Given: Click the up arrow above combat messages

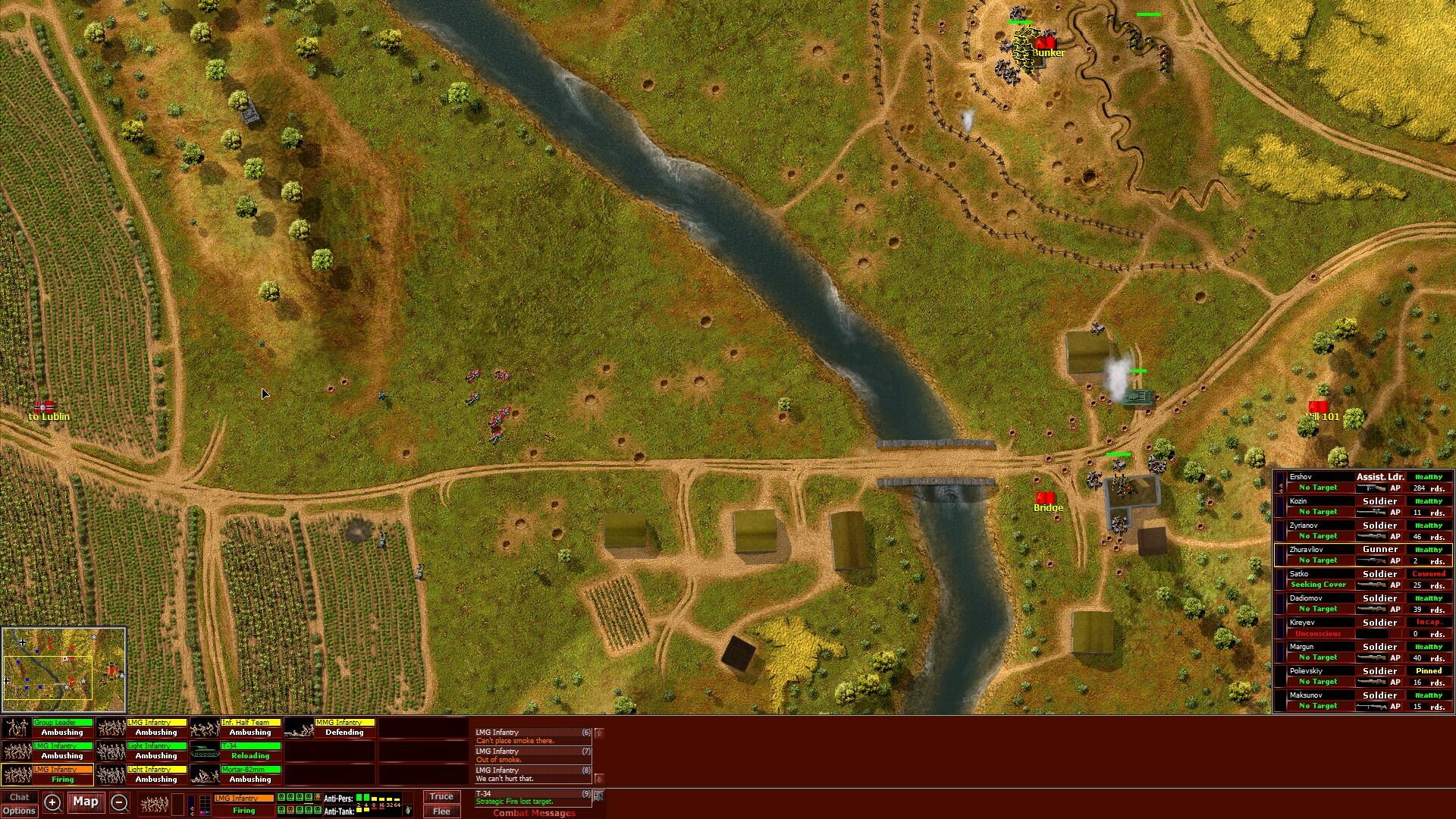Looking at the screenshot, I should click(x=598, y=733).
